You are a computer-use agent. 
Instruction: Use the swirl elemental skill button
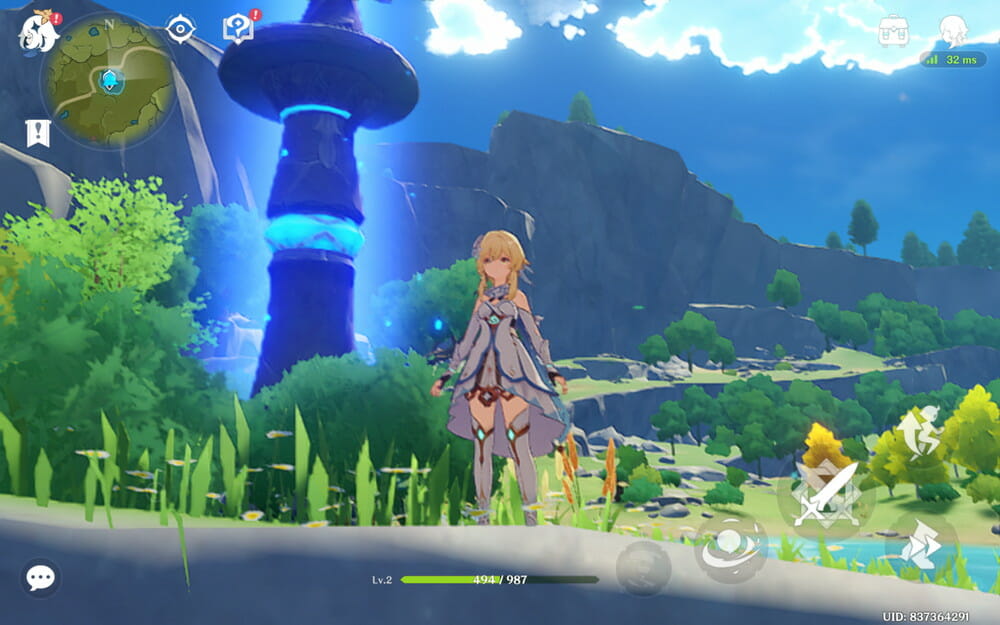tap(730, 549)
